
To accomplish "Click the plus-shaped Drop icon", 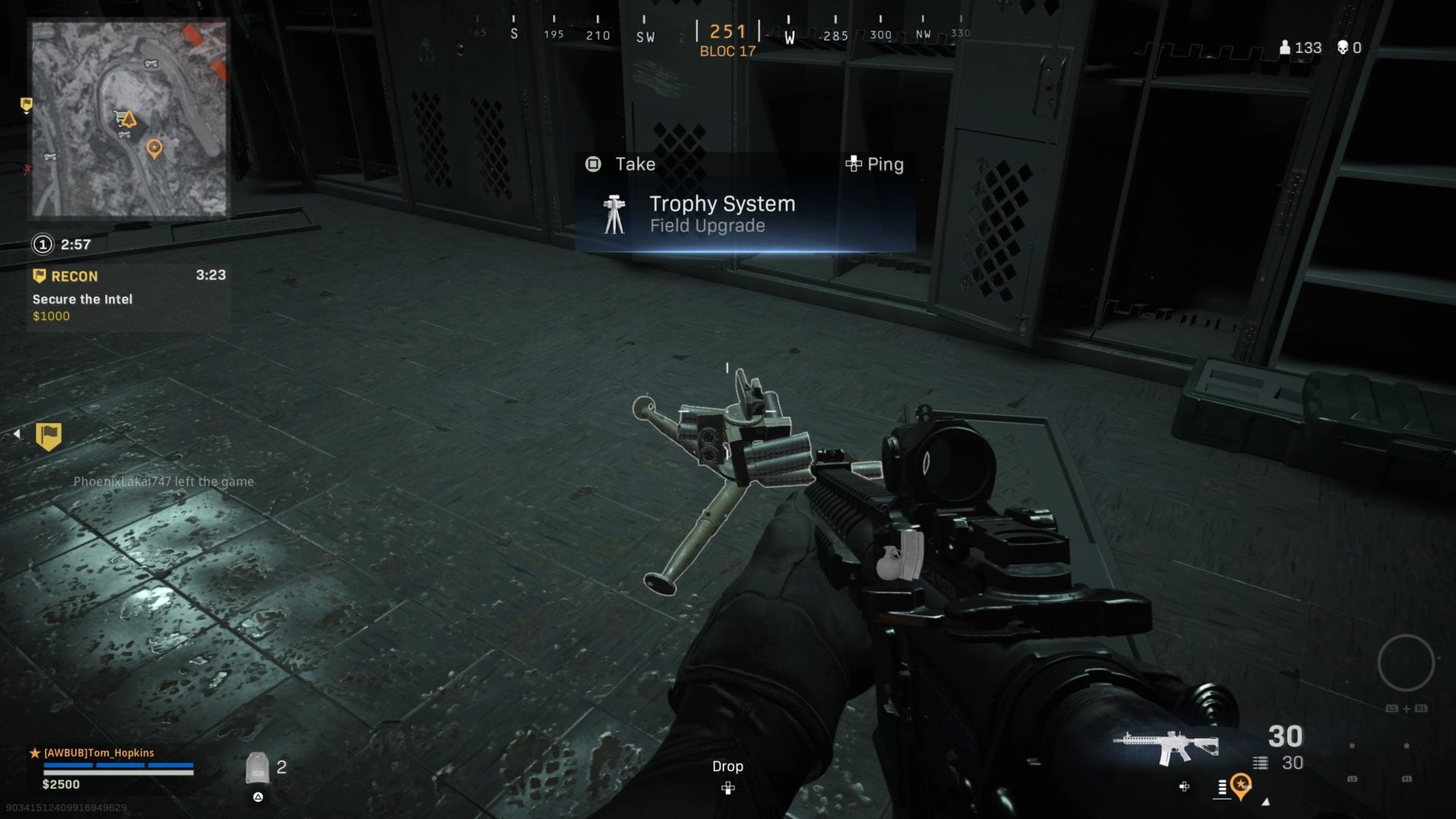I will tap(728, 789).
